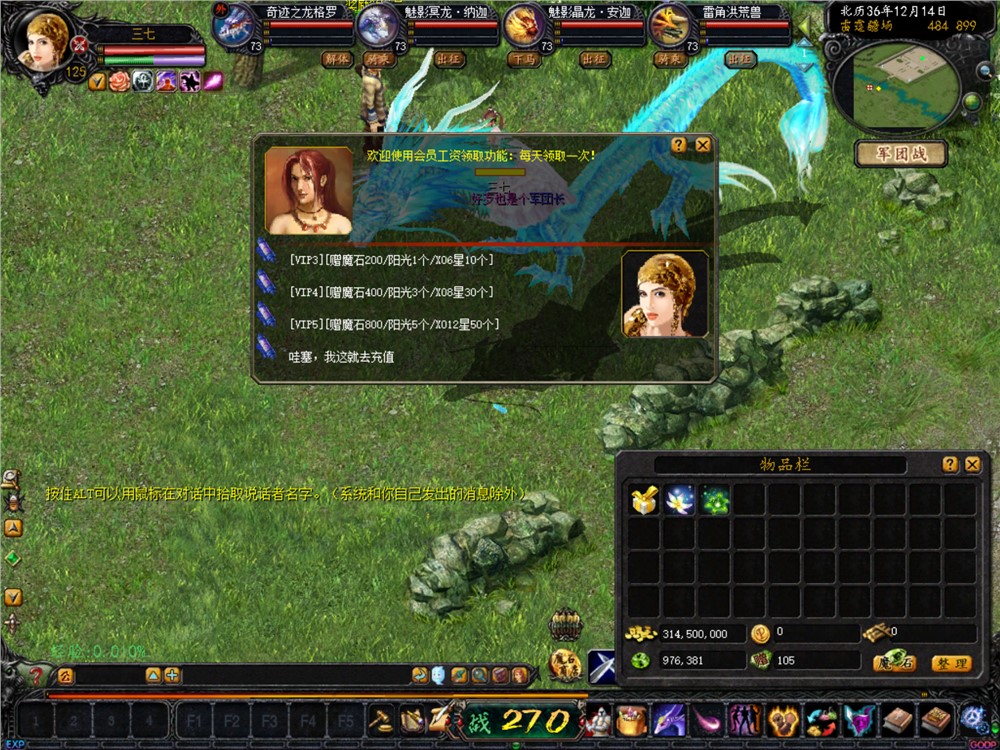Select the green clover inventory item

[x=715, y=500]
